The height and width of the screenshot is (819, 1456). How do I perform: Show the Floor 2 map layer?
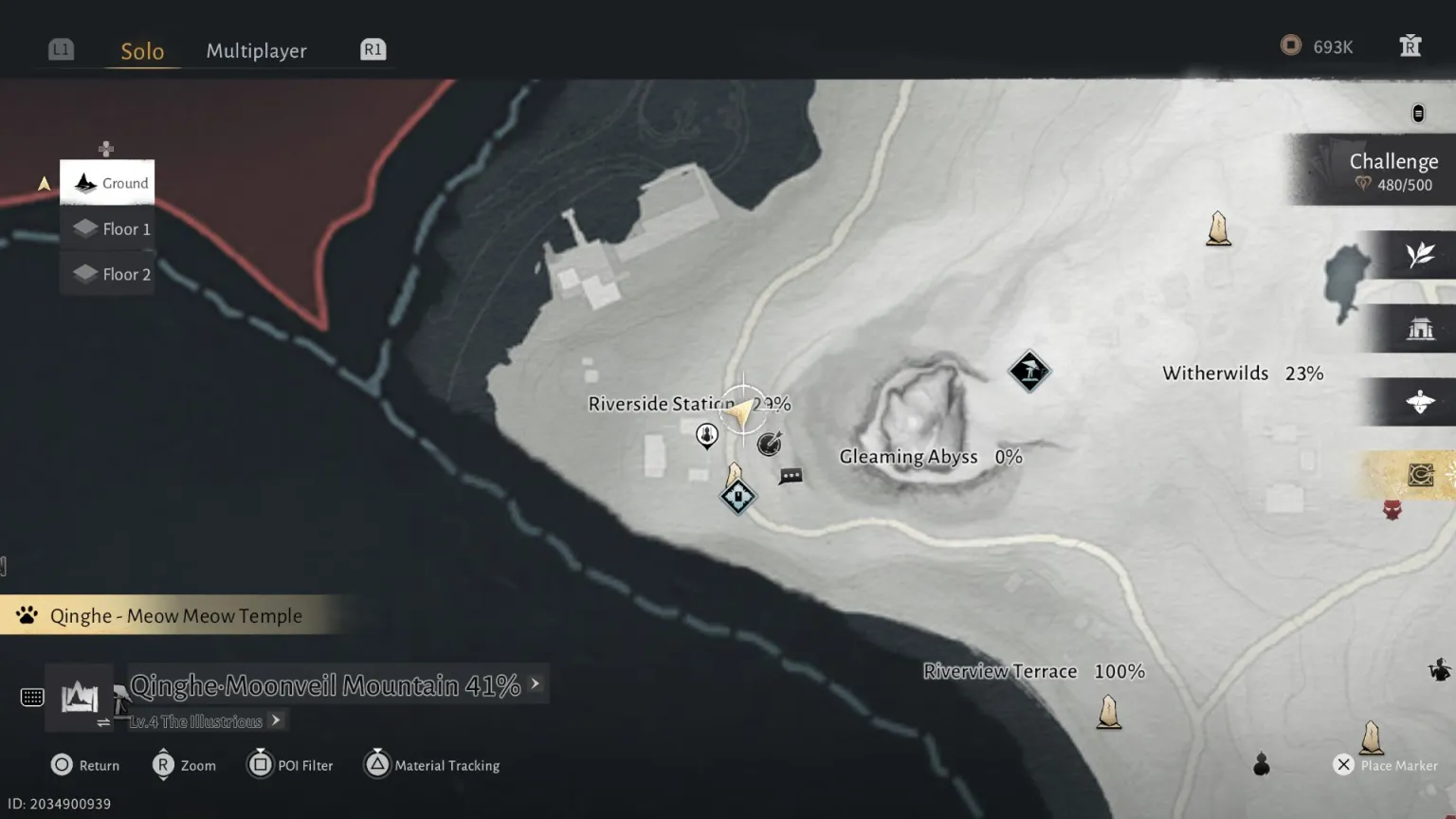pyautogui.click(x=108, y=274)
